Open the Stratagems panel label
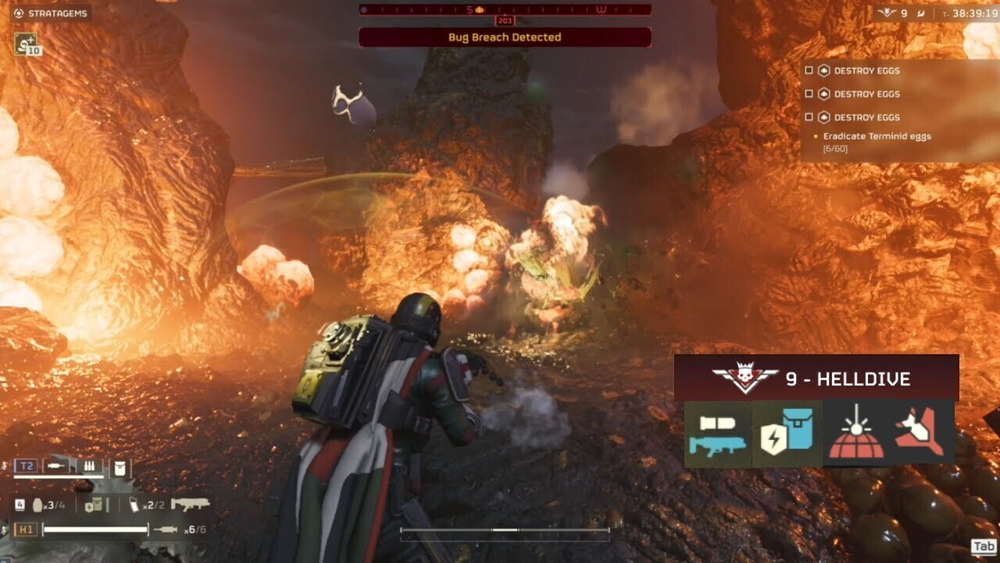The height and width of the screenshot is (563, 1000). pyautogui.click(x=50, y=13)
